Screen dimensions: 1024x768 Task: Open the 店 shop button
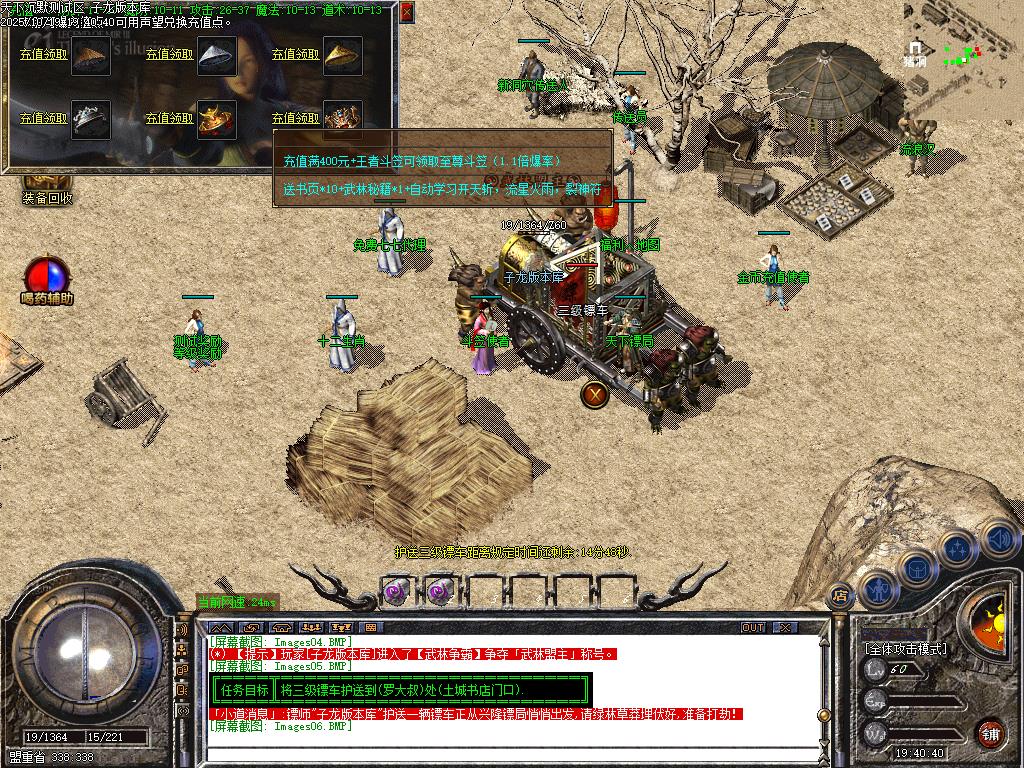pos(840,595)
